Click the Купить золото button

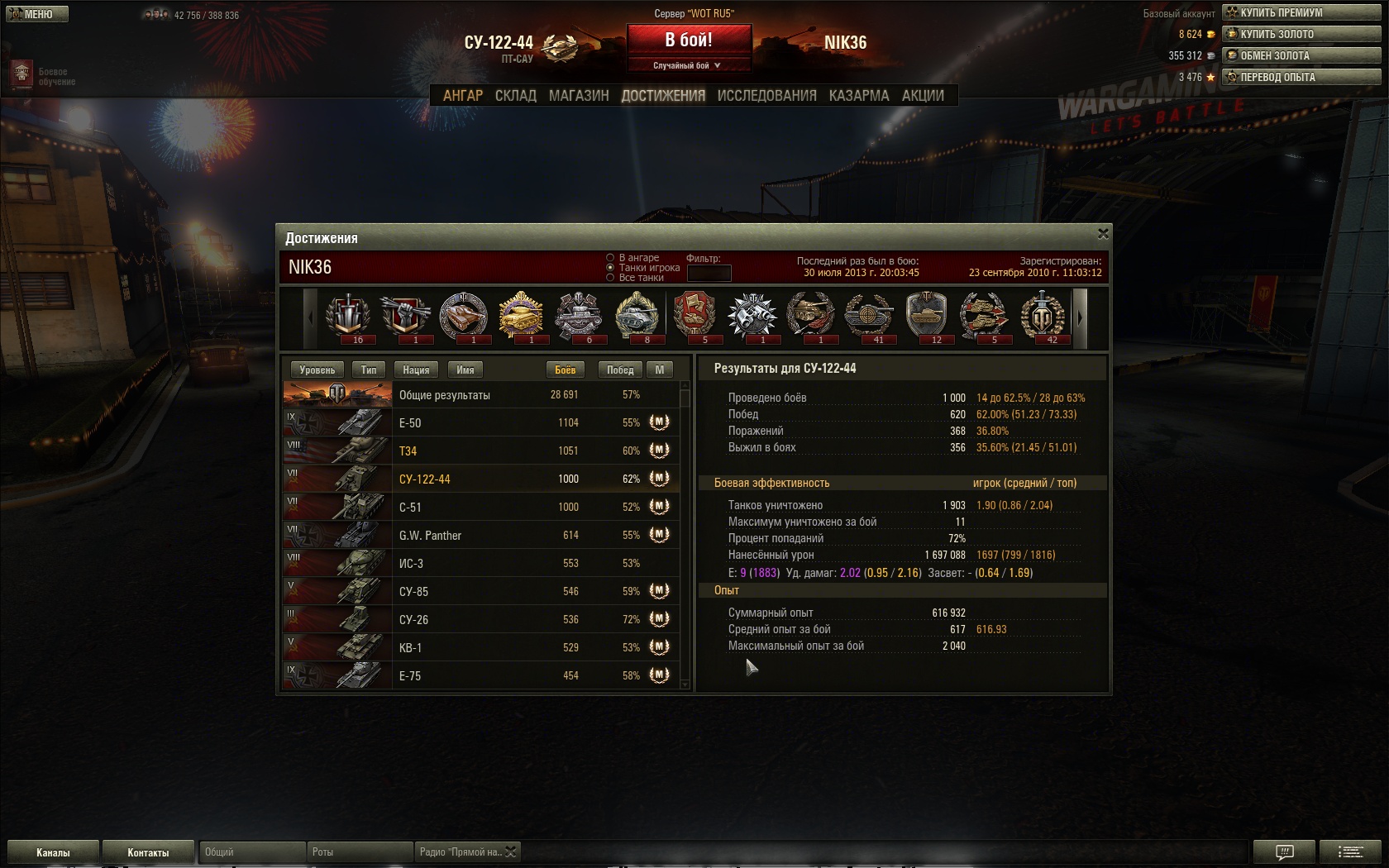1301,34
